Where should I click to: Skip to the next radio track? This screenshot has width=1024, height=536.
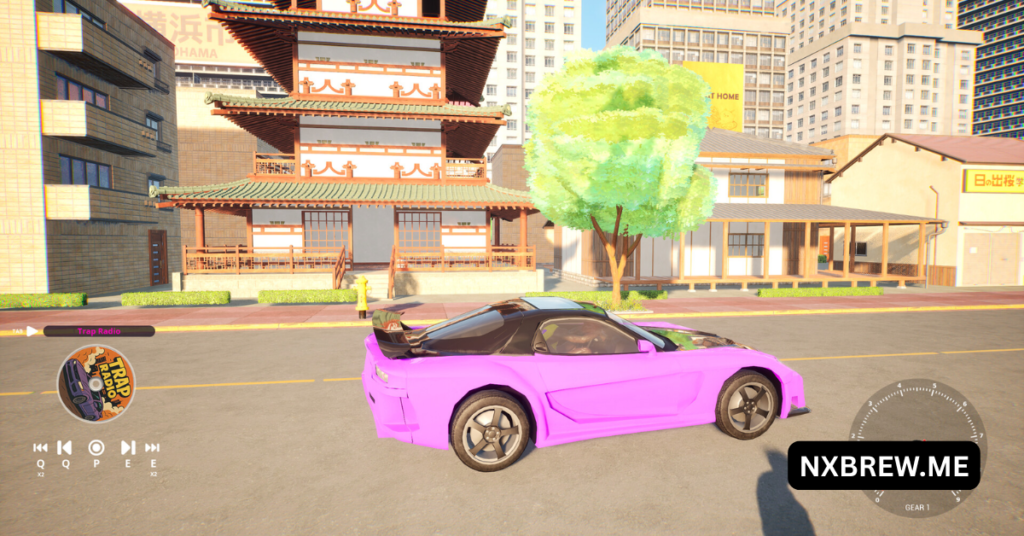click(x=128, y=448)
